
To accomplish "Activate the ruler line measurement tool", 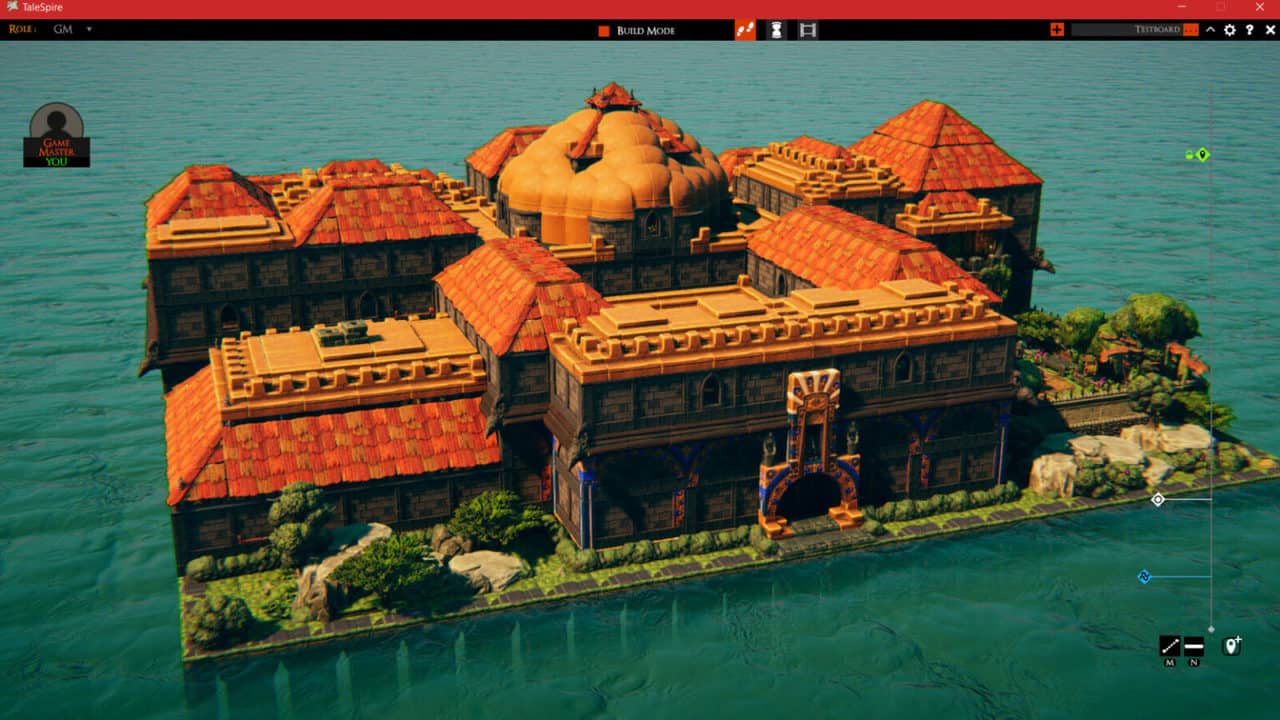I will pyautogui.click(x=1170, y=646).
